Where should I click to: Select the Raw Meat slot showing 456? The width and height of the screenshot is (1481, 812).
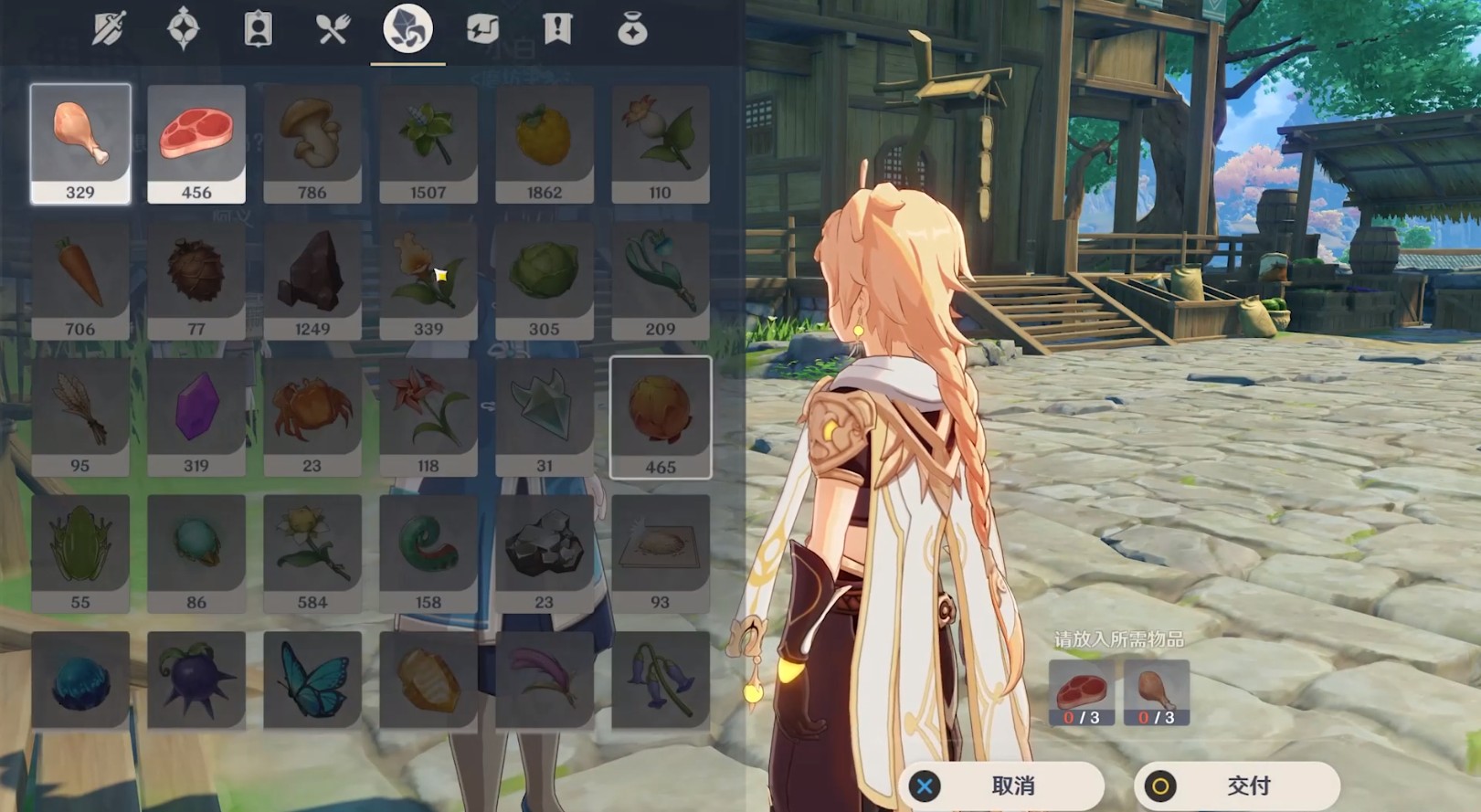coord(196,143)
